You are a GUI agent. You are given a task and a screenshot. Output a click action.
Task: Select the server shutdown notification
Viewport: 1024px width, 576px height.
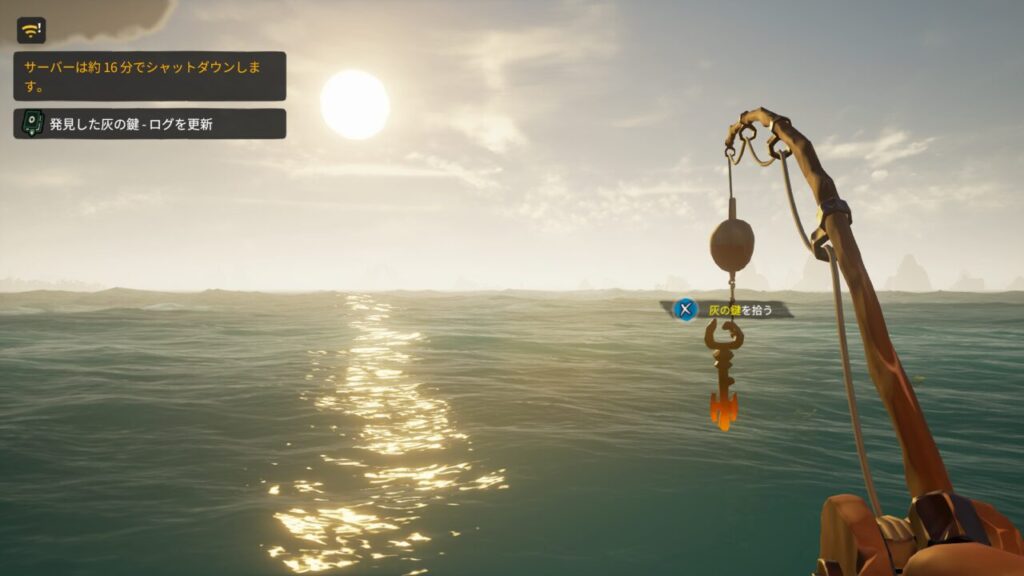click(x=149, y=76)
